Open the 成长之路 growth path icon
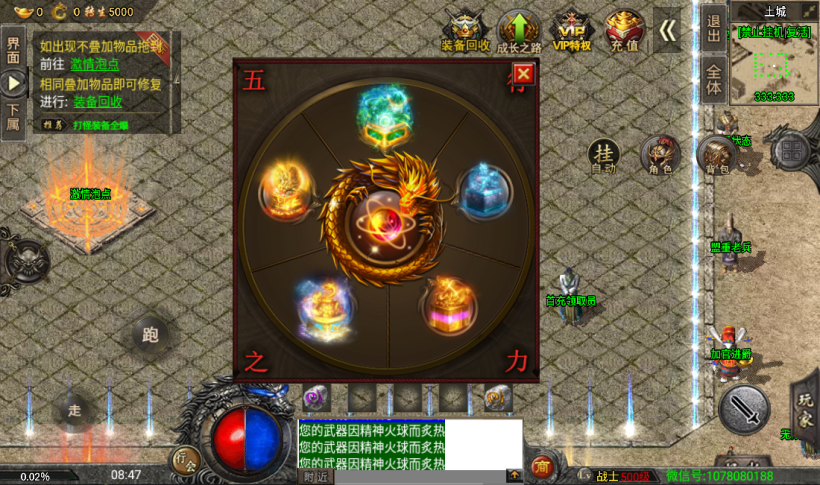The height and width of the screenshot is (485, 820). (518, 30)
